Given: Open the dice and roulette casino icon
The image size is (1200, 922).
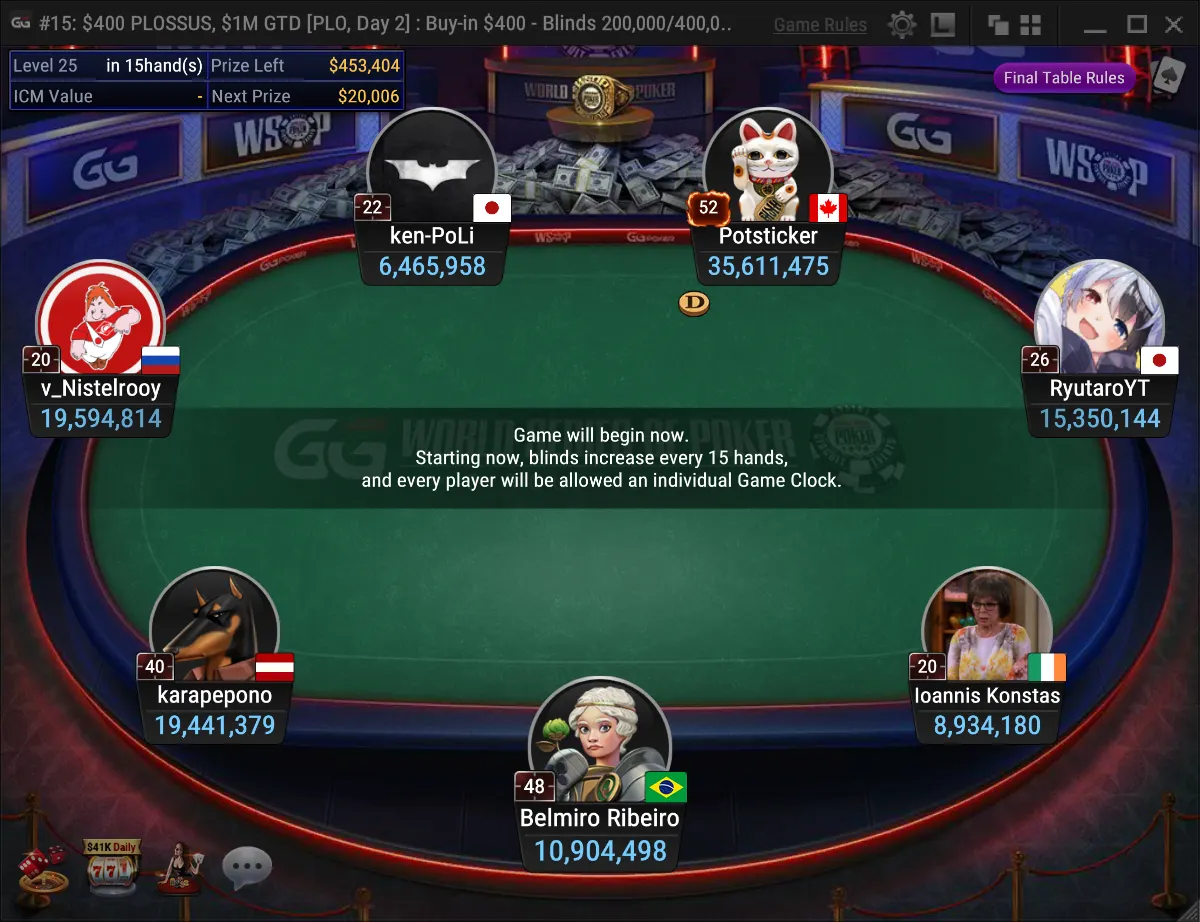Looking at the screenshot, I should tap(43, 868).
